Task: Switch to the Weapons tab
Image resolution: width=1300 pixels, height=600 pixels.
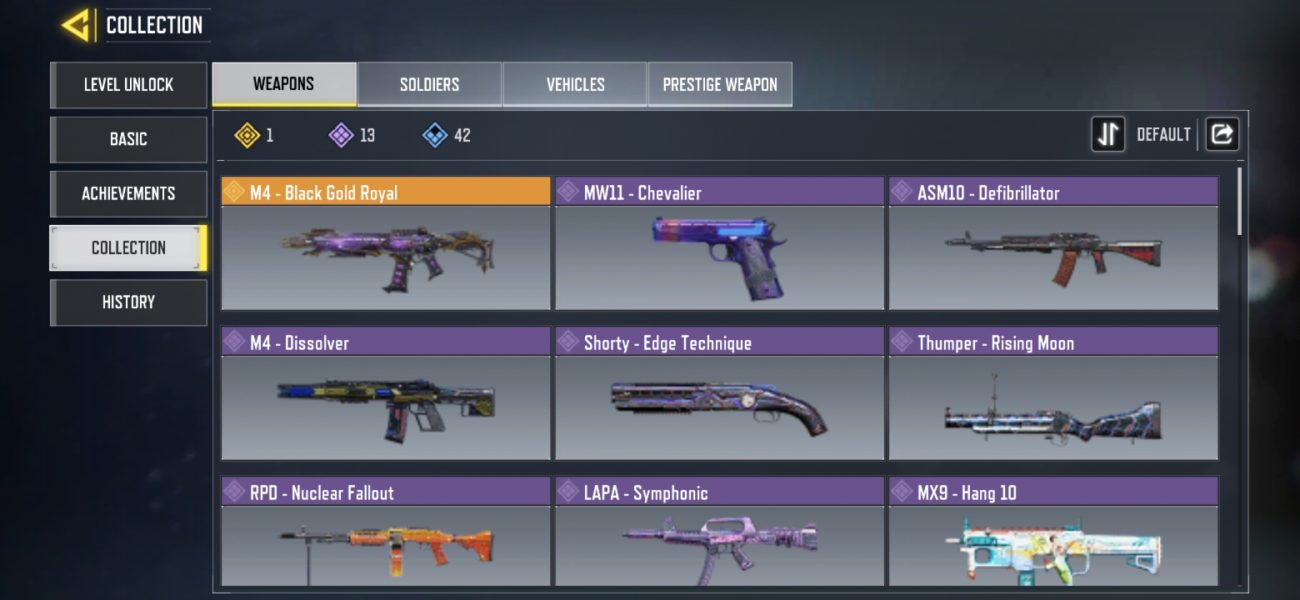Action: (x=284, y=84)
